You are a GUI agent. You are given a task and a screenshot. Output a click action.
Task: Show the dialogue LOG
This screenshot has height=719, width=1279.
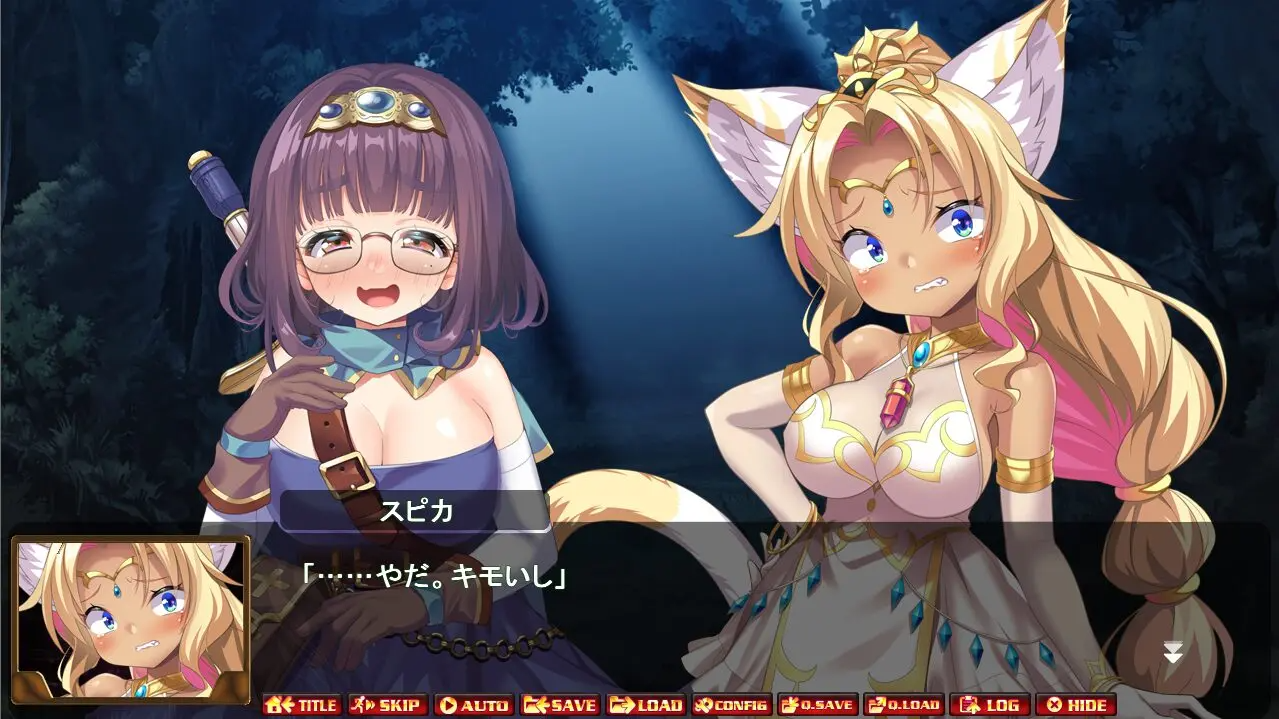pyautogui.click(x=989, y=705)
